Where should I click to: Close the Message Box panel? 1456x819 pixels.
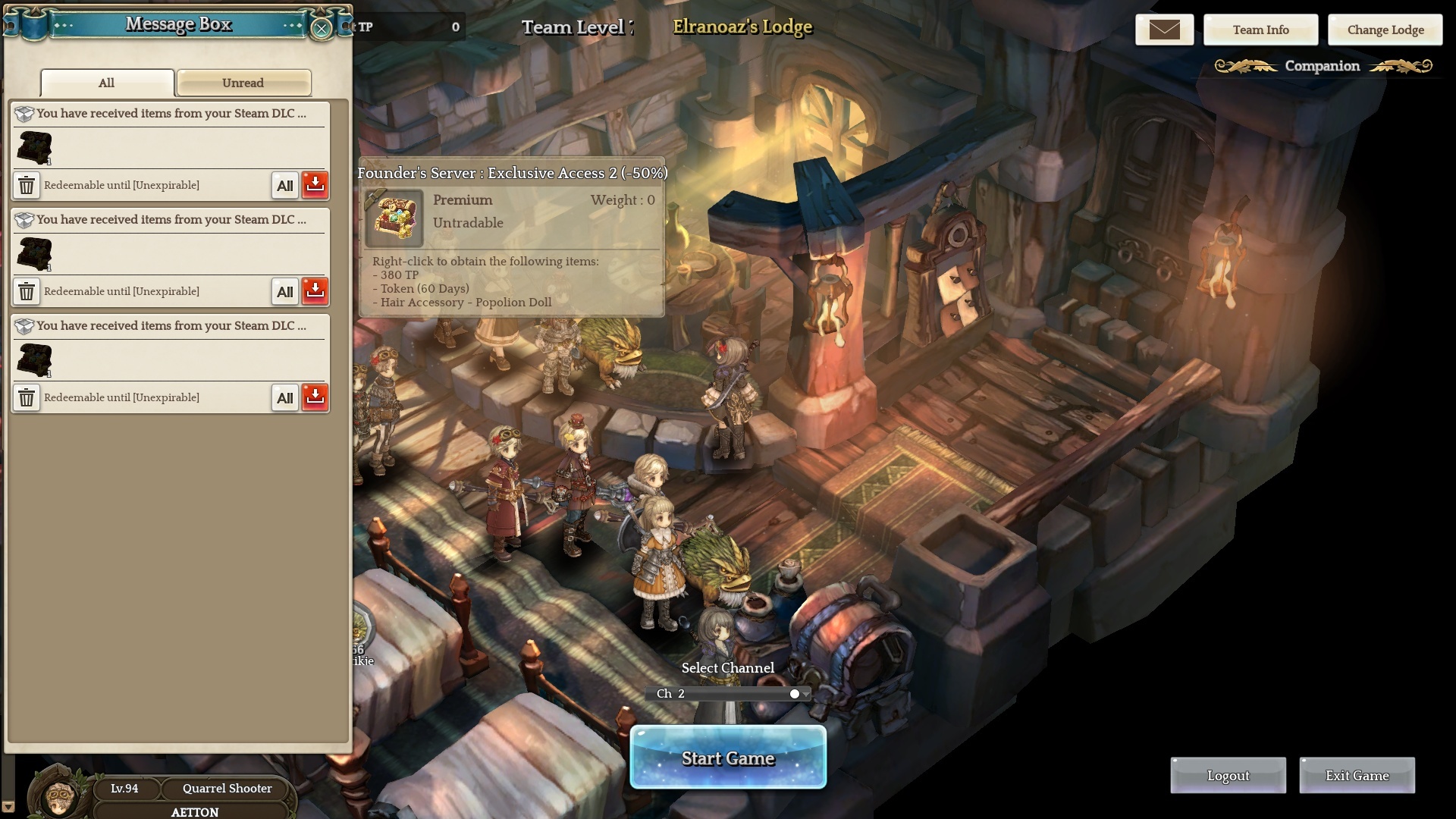point(322,29)
